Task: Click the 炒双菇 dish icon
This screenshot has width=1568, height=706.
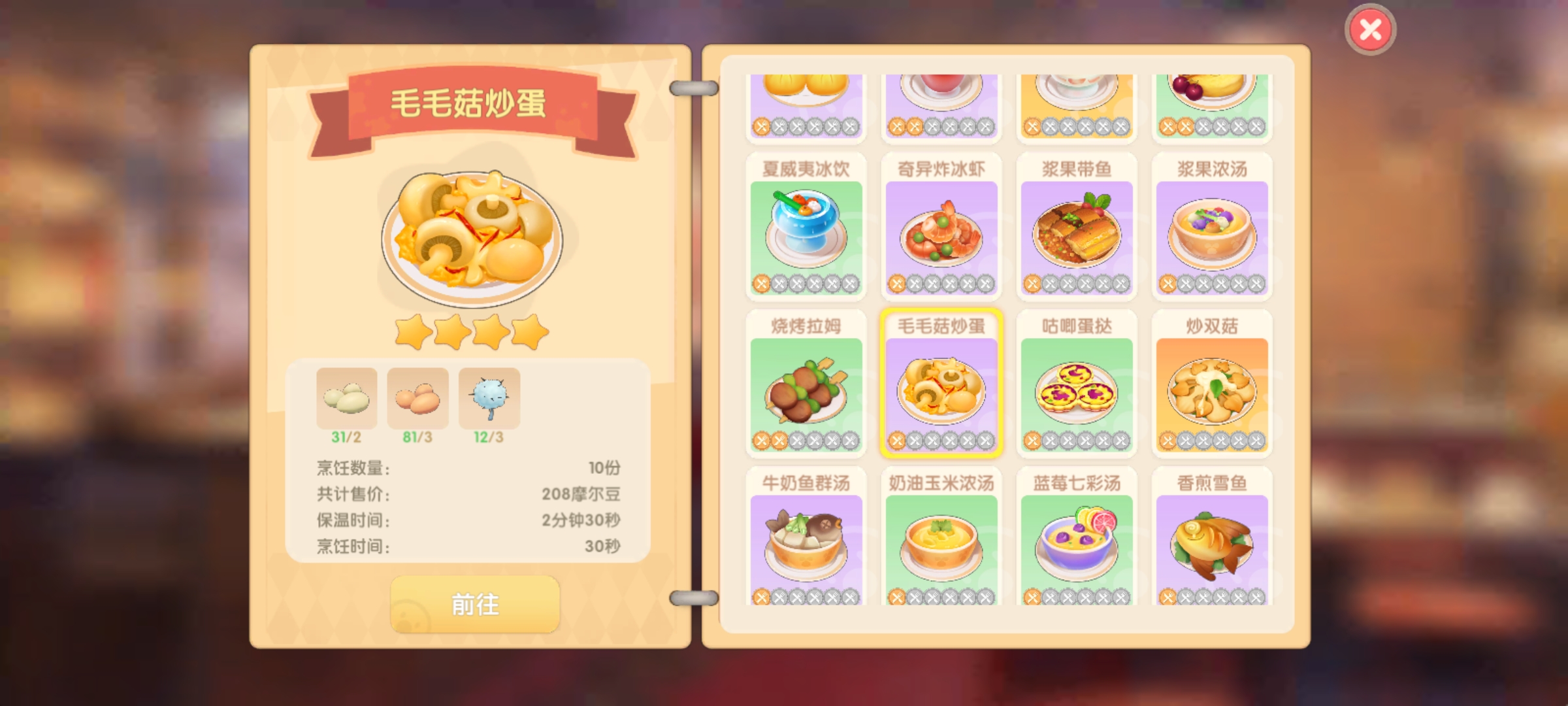Action: pos(1212,392)
